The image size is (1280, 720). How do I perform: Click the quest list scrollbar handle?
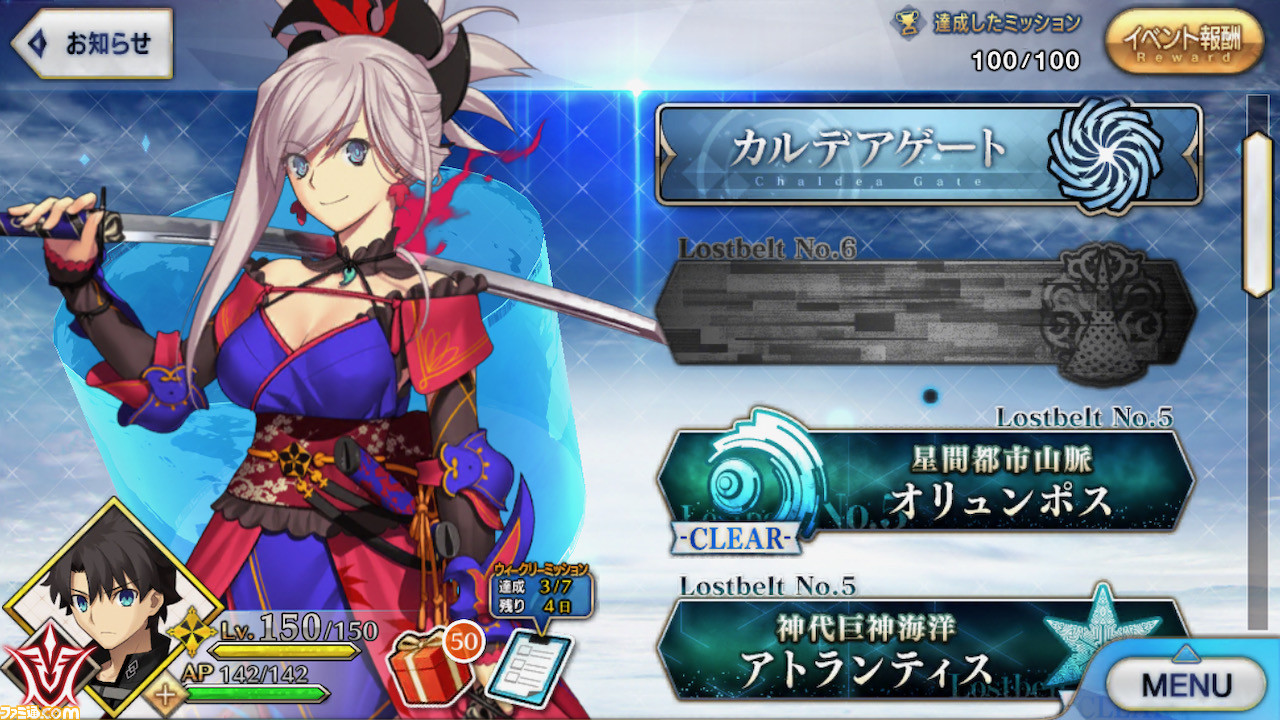coord(1256,213)
